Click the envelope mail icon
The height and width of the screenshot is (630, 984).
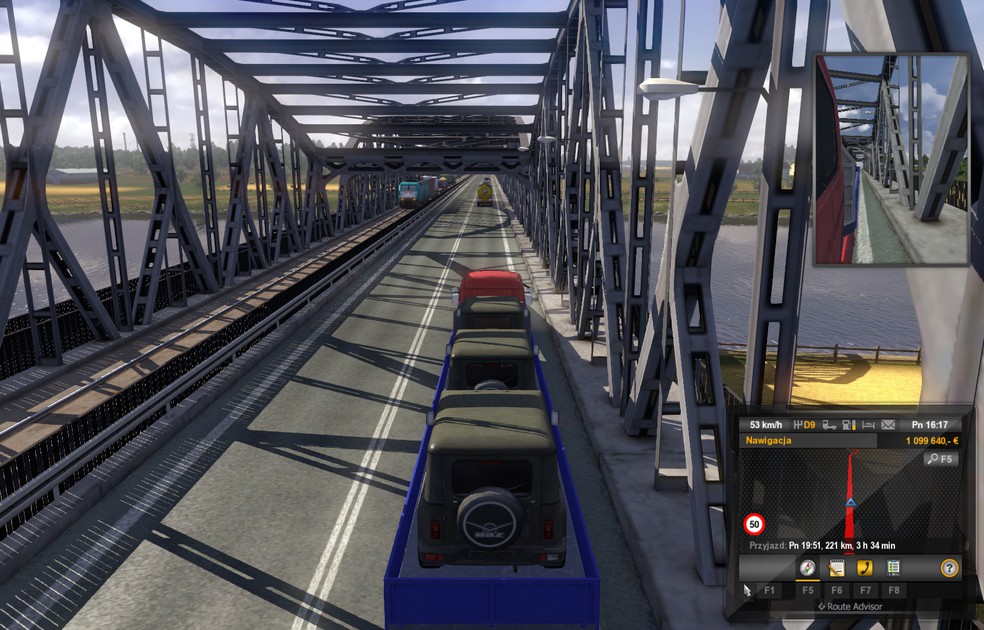click(888, 425)
